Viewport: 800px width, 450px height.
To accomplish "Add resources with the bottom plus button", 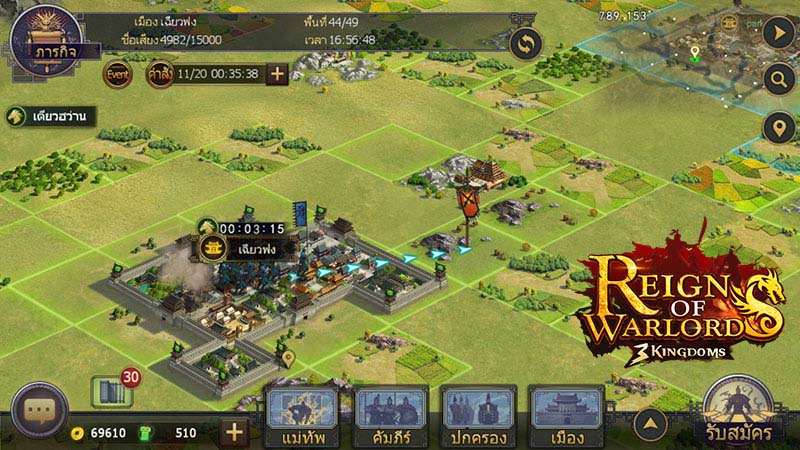I will 234,432.
